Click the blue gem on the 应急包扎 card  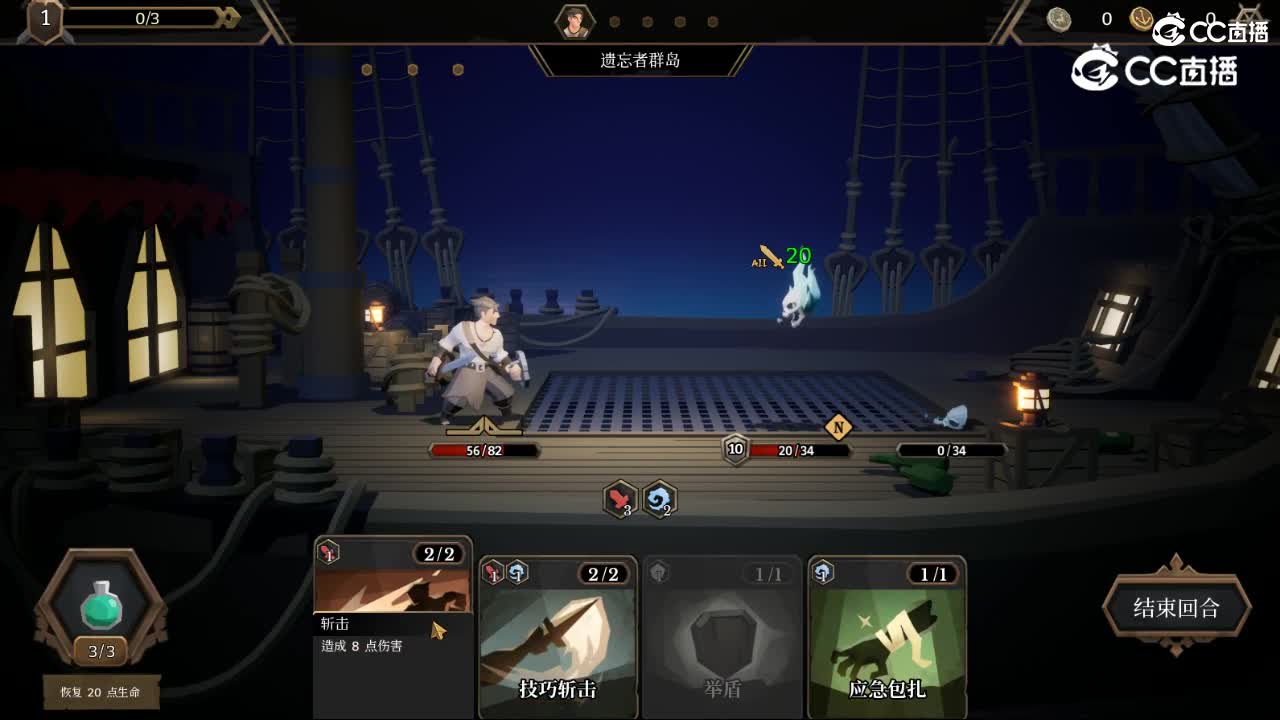pos(827,573)
